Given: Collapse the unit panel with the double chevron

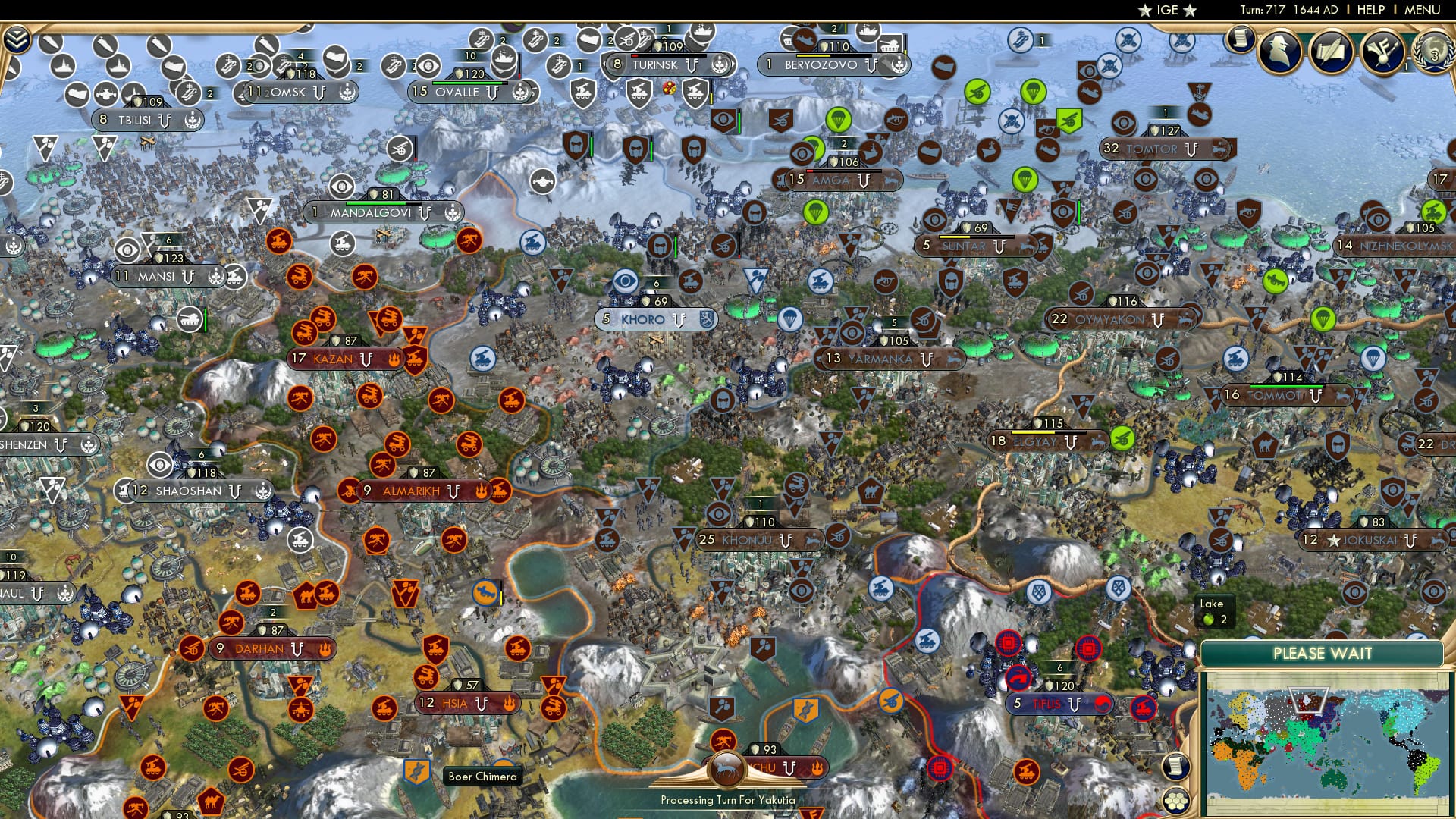Looking at the screenshot, I should (17, 39).
